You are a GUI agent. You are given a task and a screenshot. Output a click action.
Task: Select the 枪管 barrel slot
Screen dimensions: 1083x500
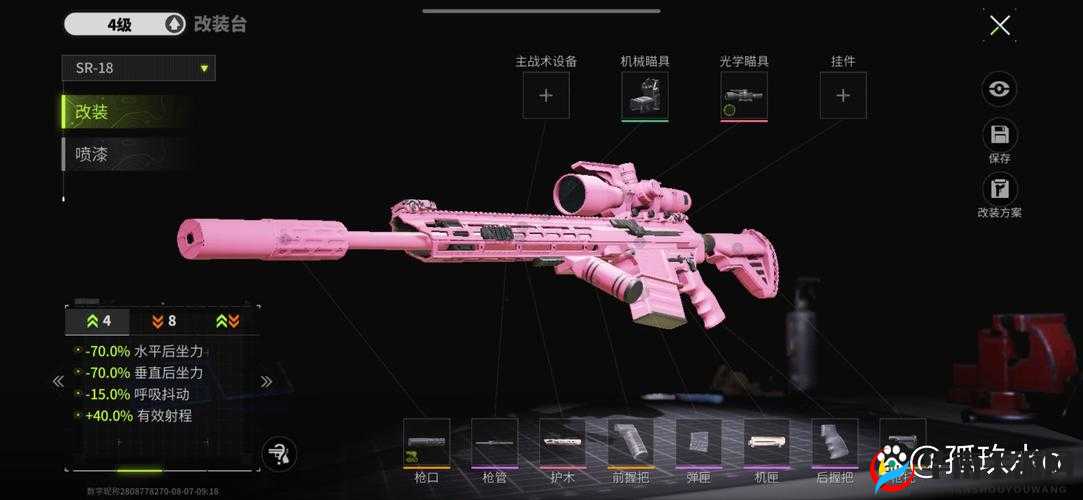(495, 443)
